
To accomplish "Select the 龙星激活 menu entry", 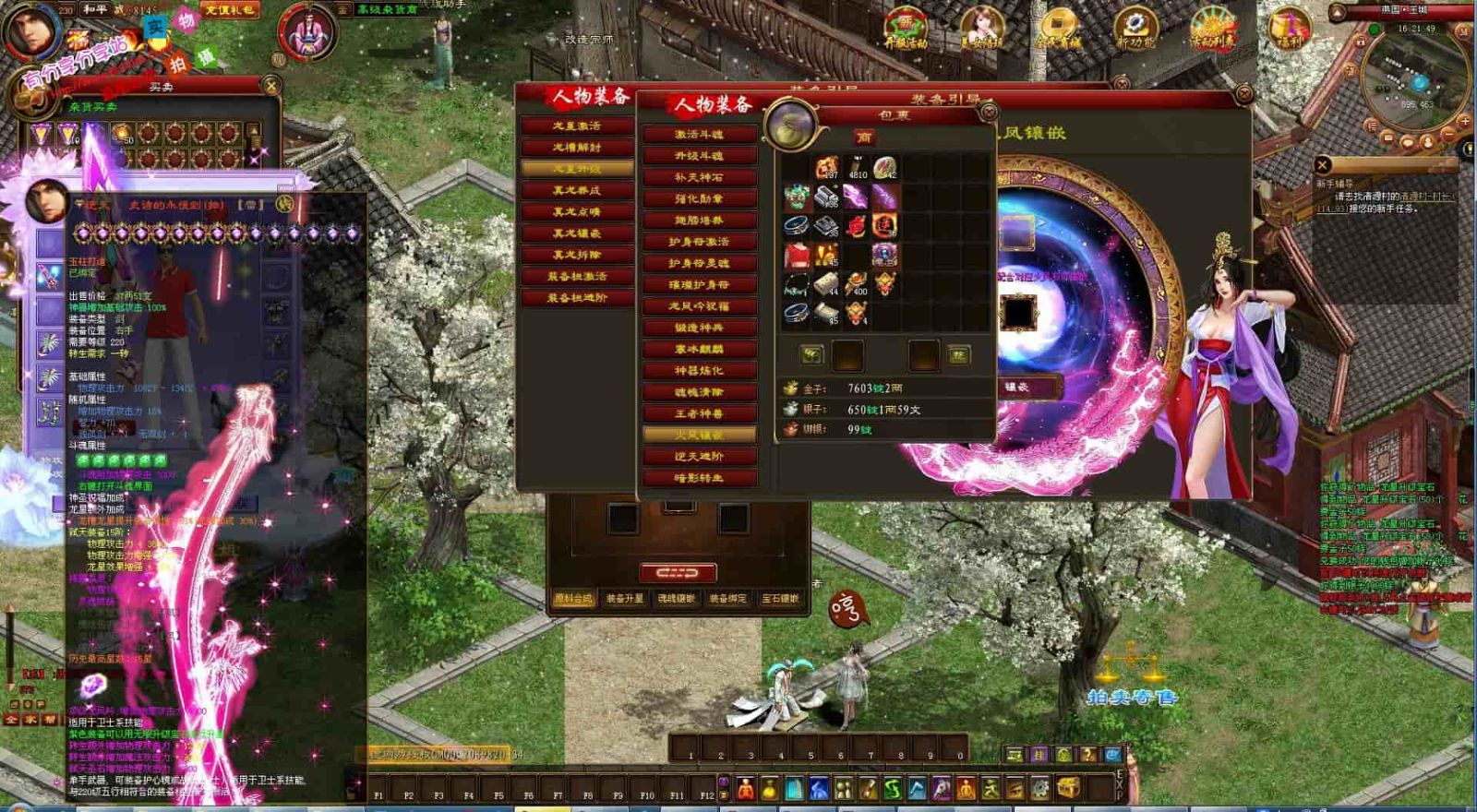I will point(577,125).
